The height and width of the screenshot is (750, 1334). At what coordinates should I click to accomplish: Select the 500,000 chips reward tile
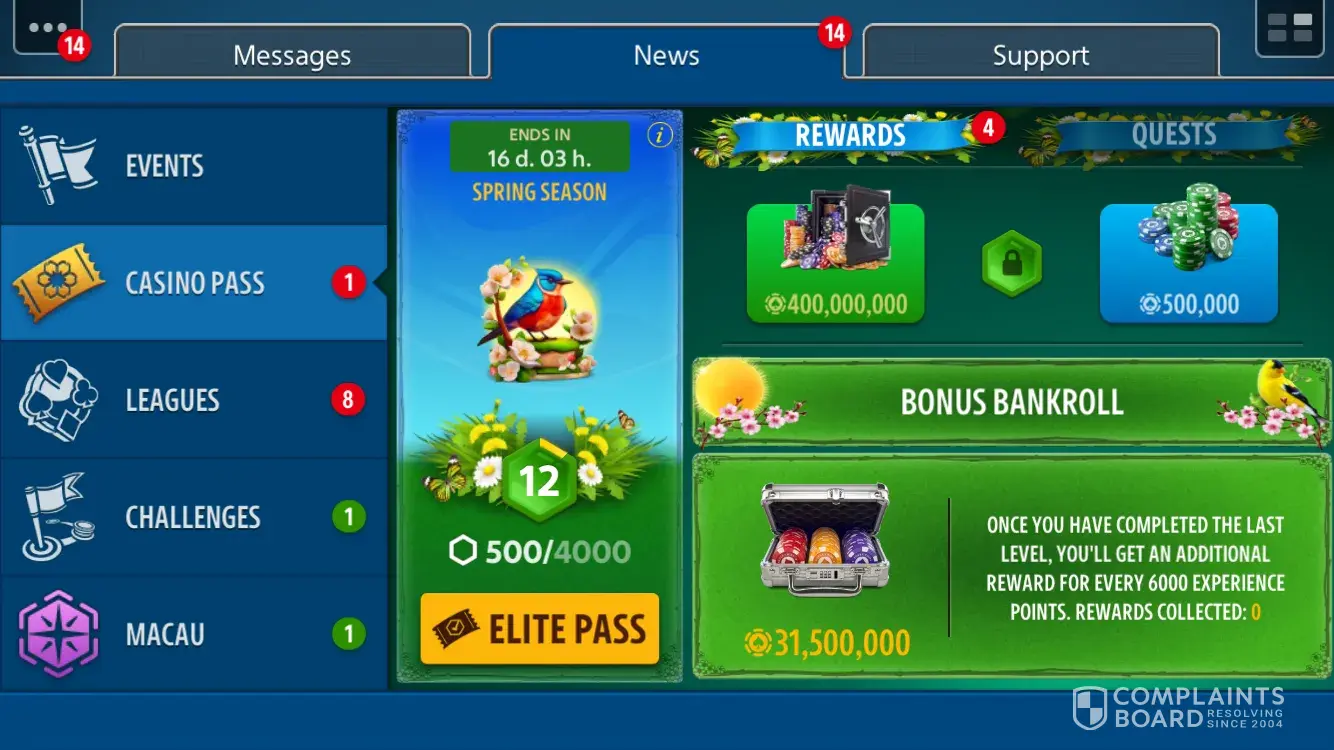(x=1188, y=263)
